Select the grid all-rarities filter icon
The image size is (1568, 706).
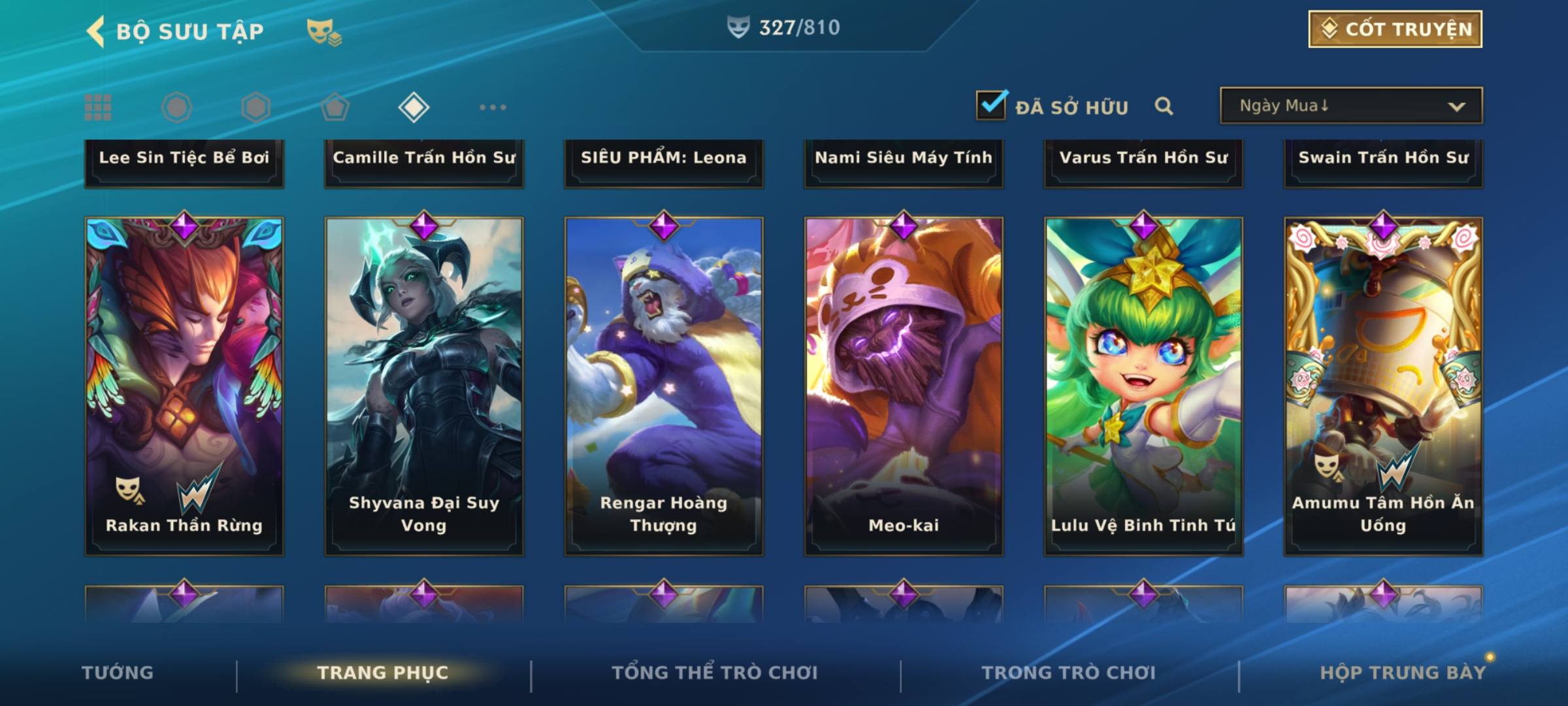98,107
